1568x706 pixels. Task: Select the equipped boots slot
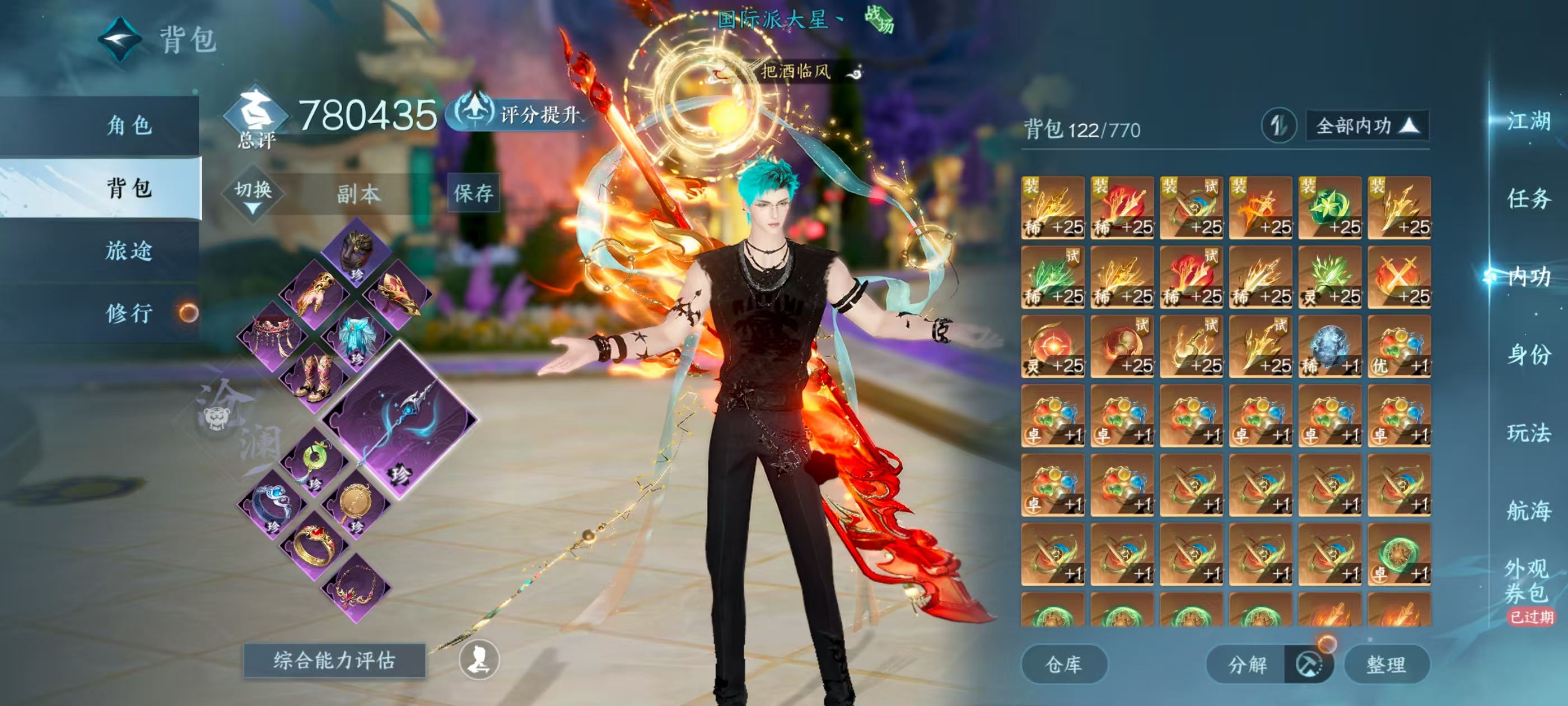tap(314, 378)
